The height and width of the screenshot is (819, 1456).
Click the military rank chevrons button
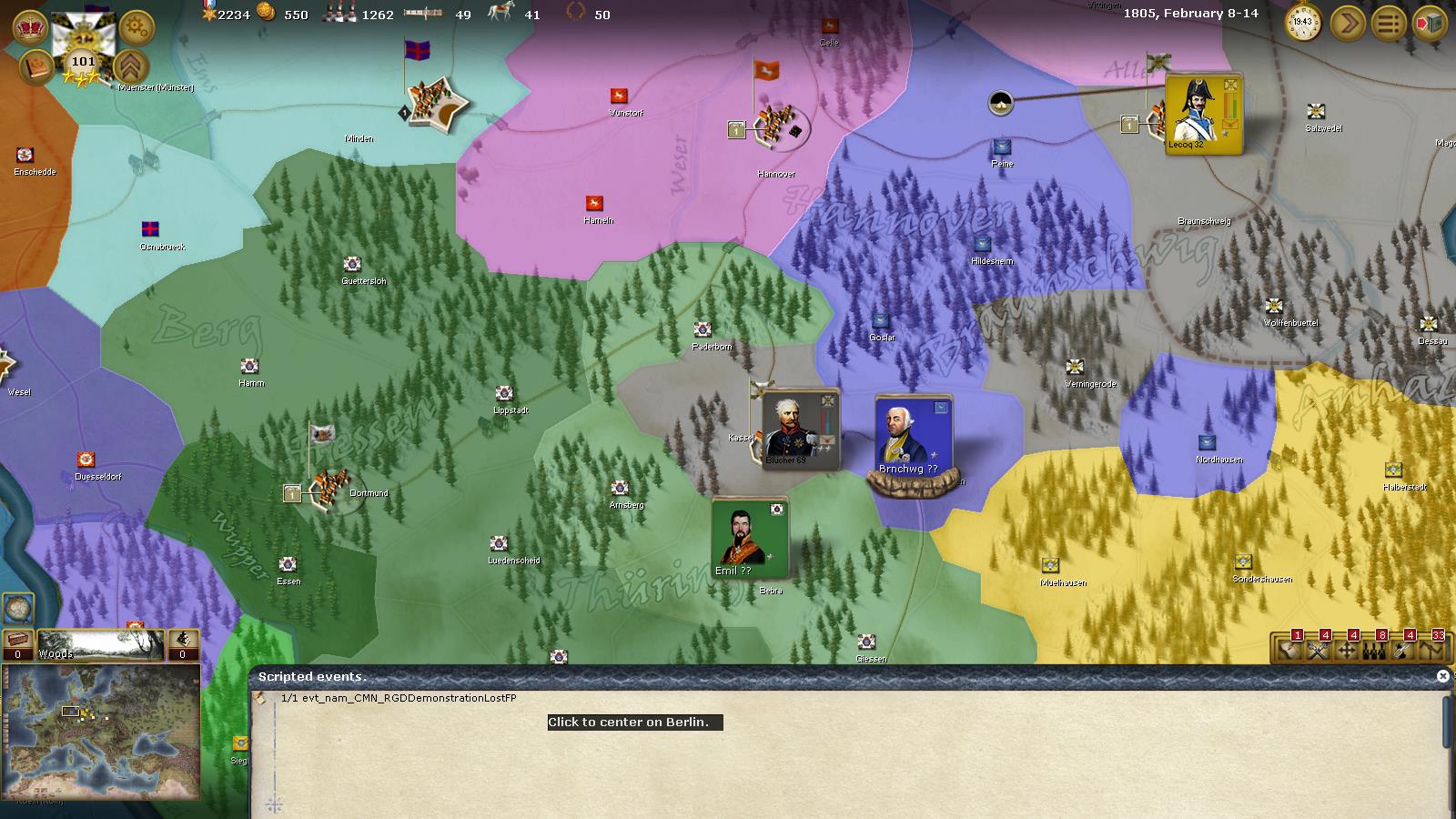click(x=132, y=66)
